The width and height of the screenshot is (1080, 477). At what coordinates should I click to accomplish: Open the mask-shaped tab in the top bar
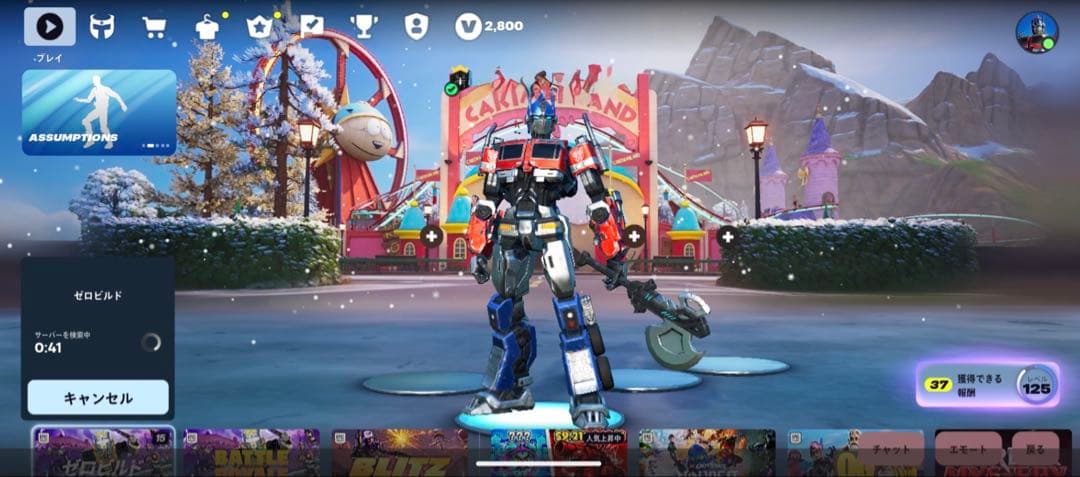click(102, 27)
